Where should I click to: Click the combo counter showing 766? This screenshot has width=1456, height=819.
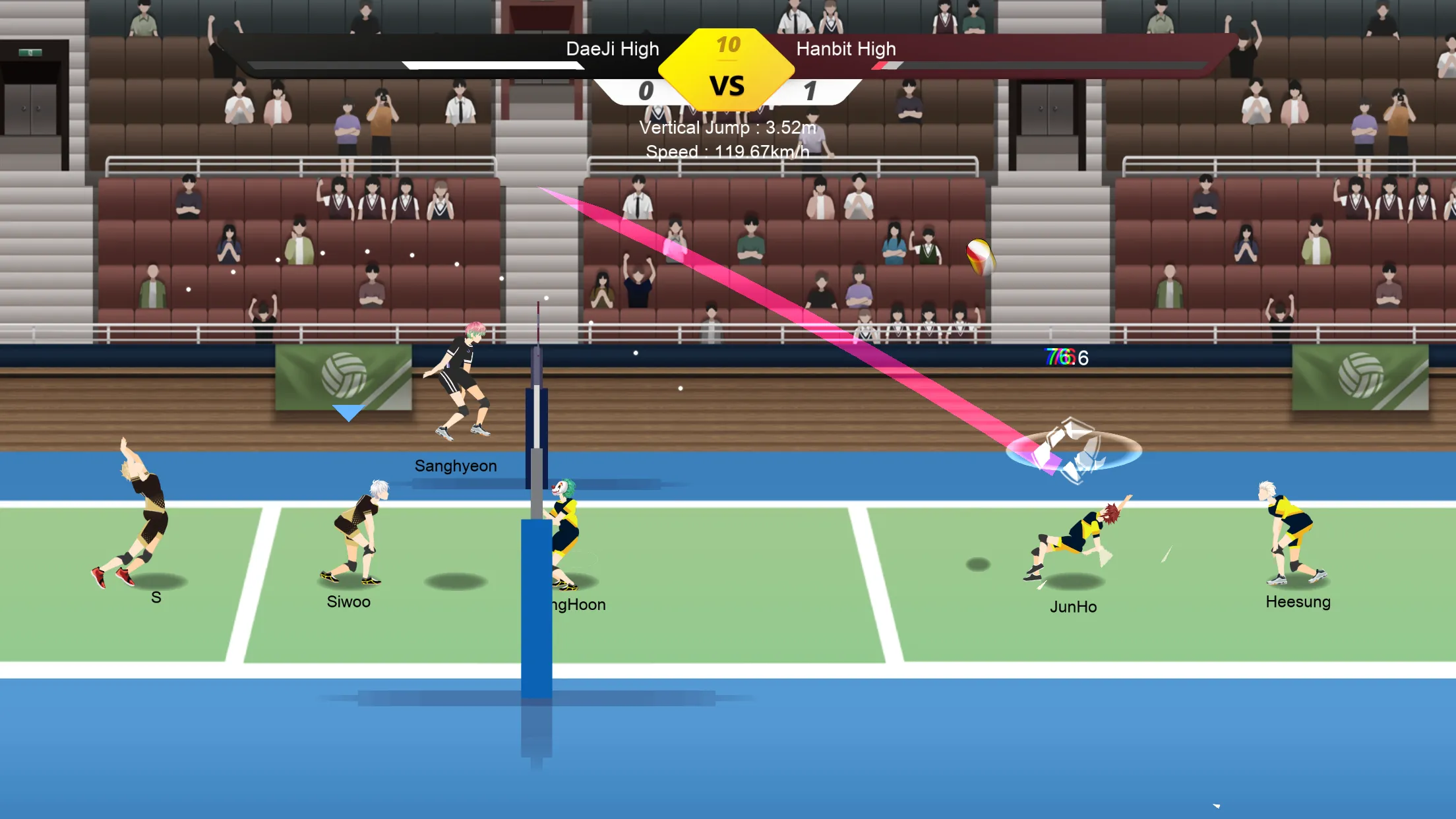[1062, 359]
